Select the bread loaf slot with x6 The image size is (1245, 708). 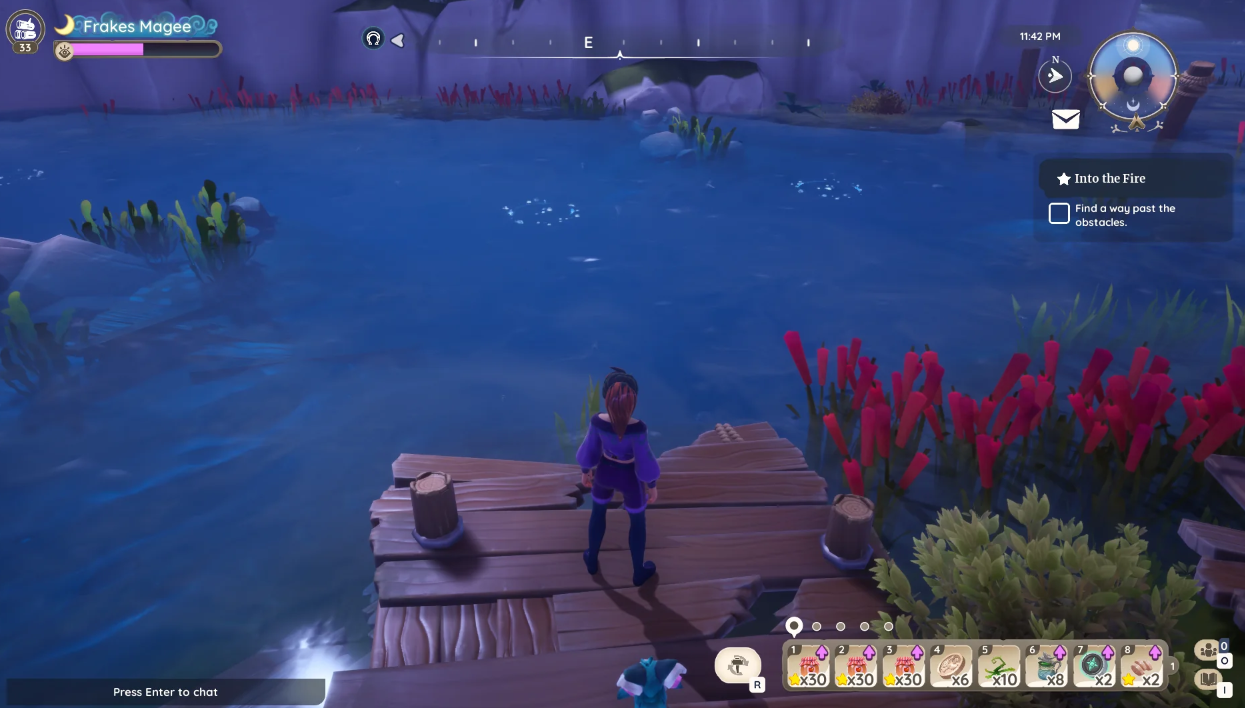coord(951,666)
